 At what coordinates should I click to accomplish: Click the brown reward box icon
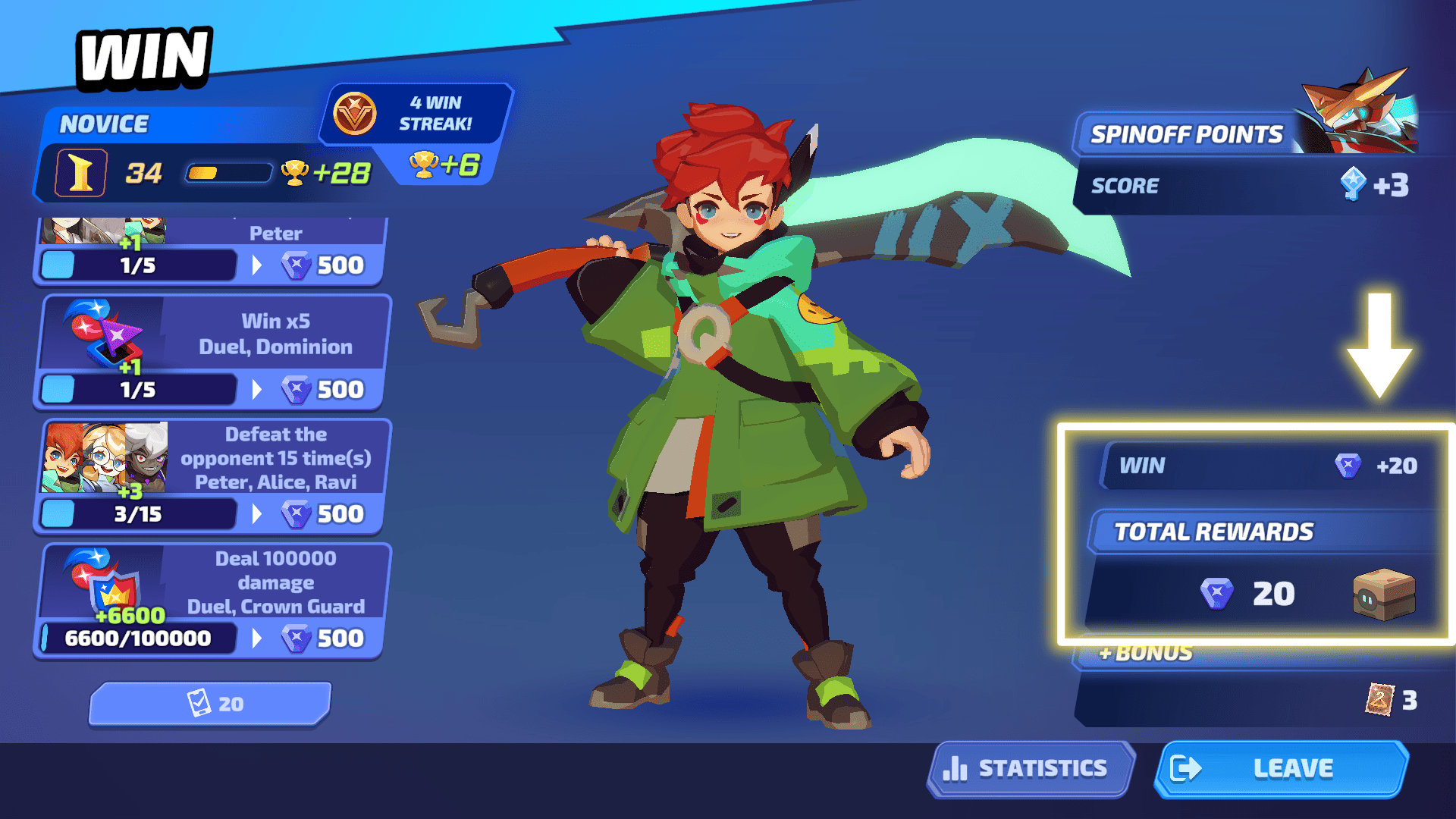point(1383,594)
